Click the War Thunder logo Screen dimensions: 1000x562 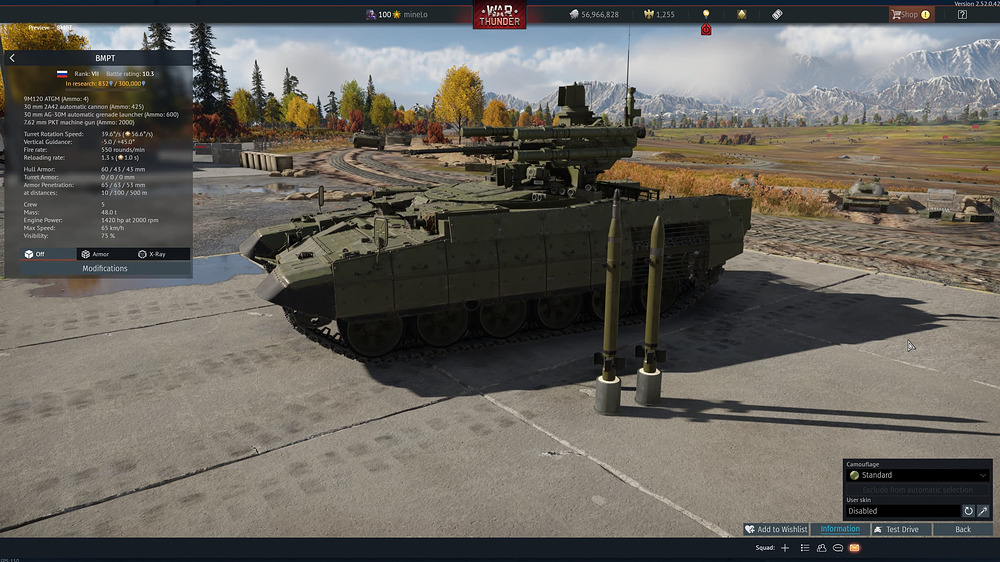pyautogui.click(x=500, y=15)
